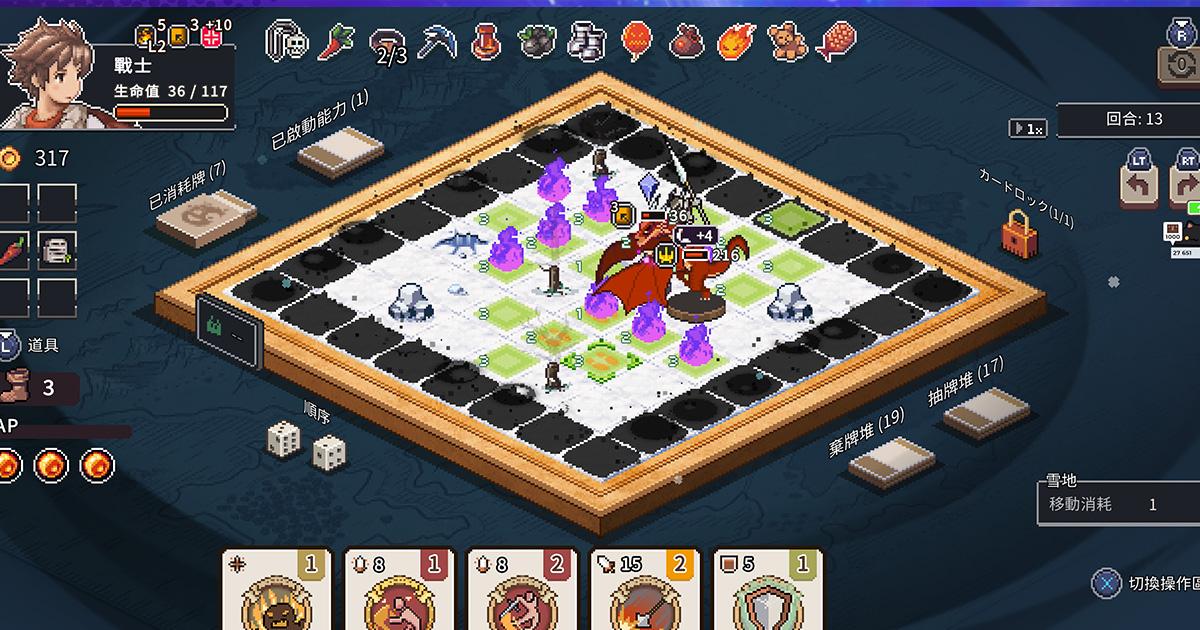Inspect the silver boots relic
Screen dimensions: 1200x630
[x=587, y=42]
